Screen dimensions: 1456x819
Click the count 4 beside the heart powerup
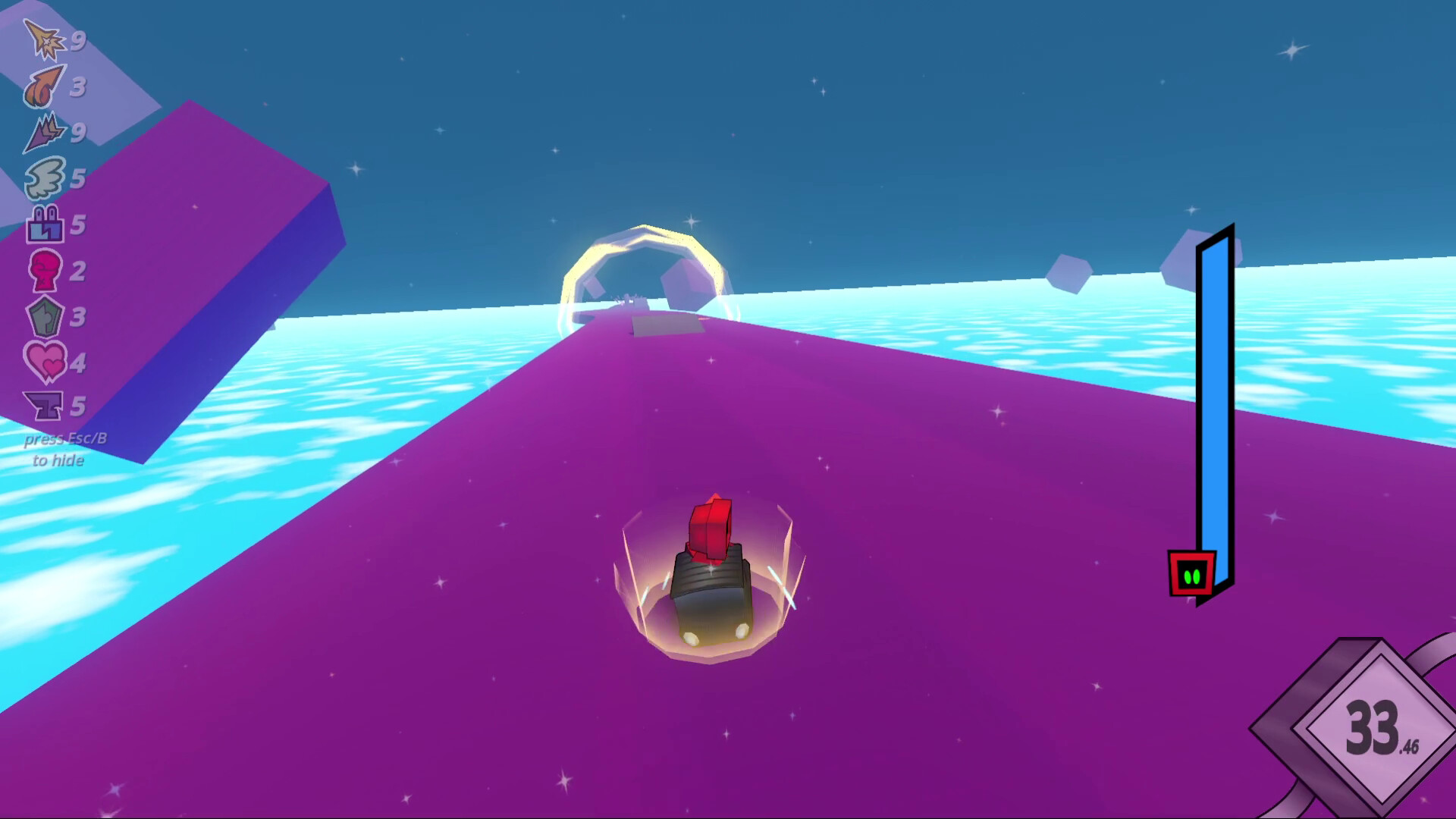point(79,364)
